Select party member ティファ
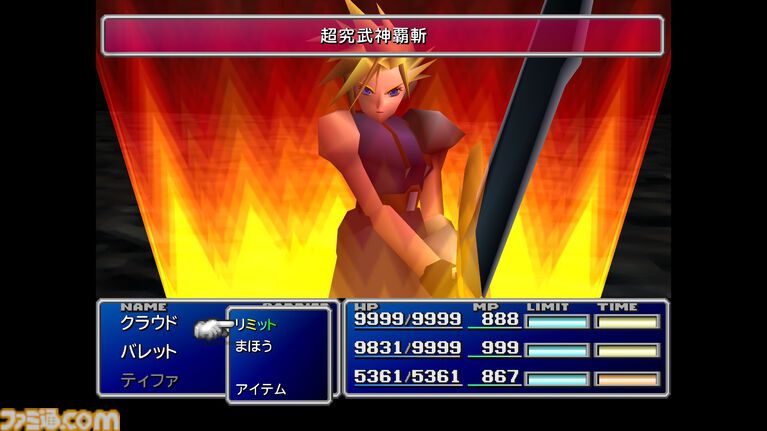The image size is (767, 431). point(148,380)
